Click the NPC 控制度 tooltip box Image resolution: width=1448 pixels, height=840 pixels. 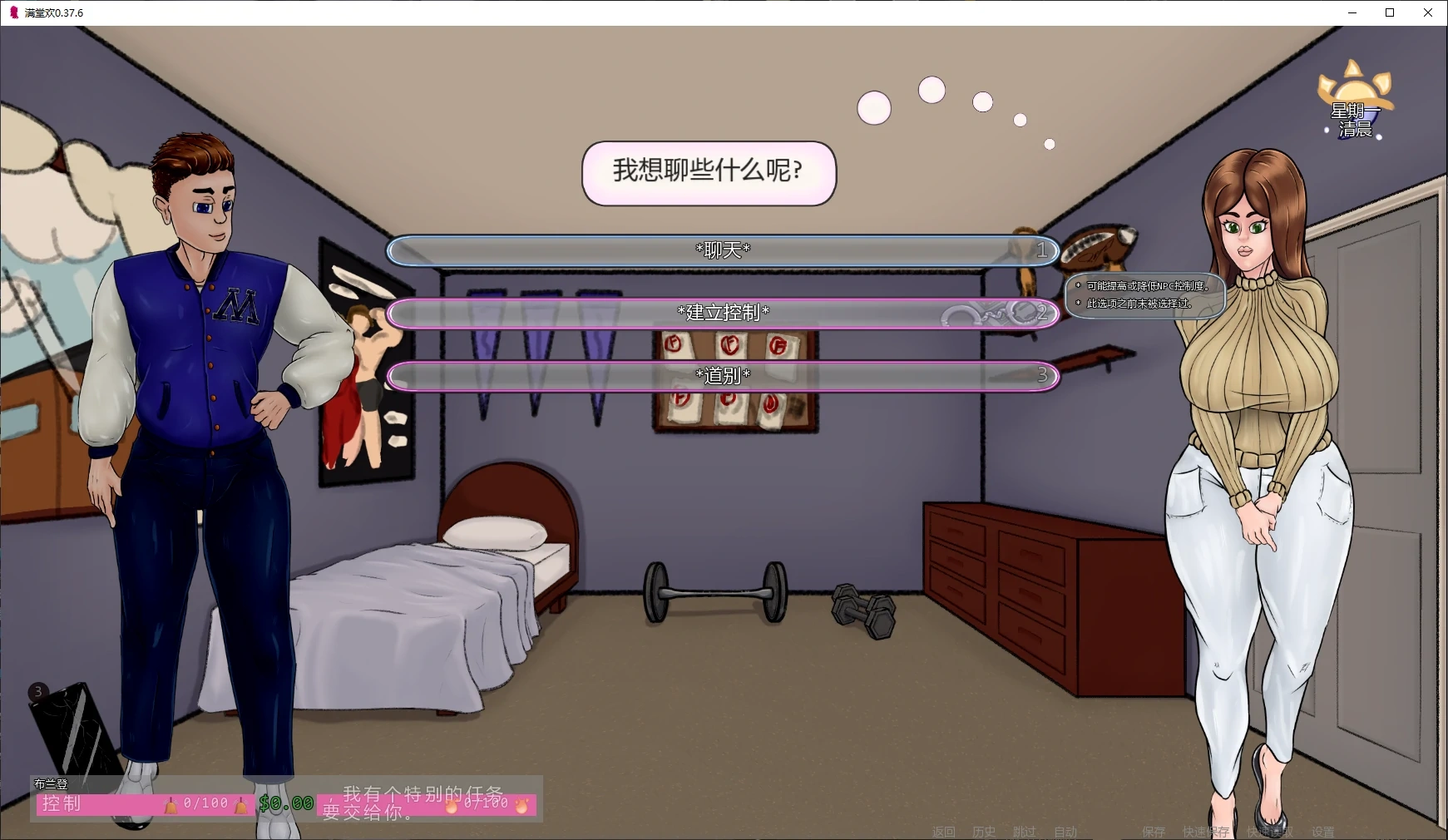(1144, 297)
